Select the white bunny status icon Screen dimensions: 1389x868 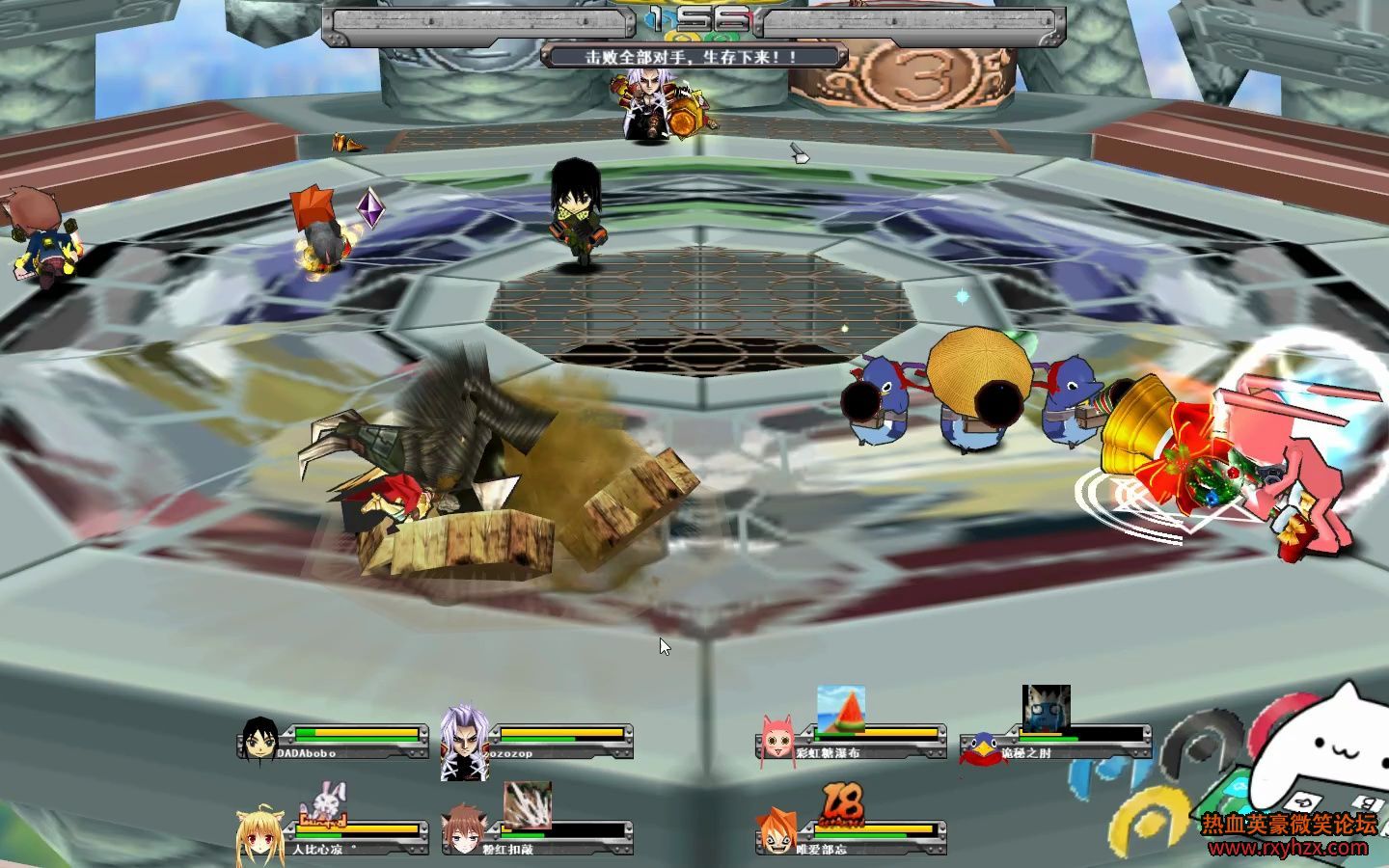coord(324,801)
